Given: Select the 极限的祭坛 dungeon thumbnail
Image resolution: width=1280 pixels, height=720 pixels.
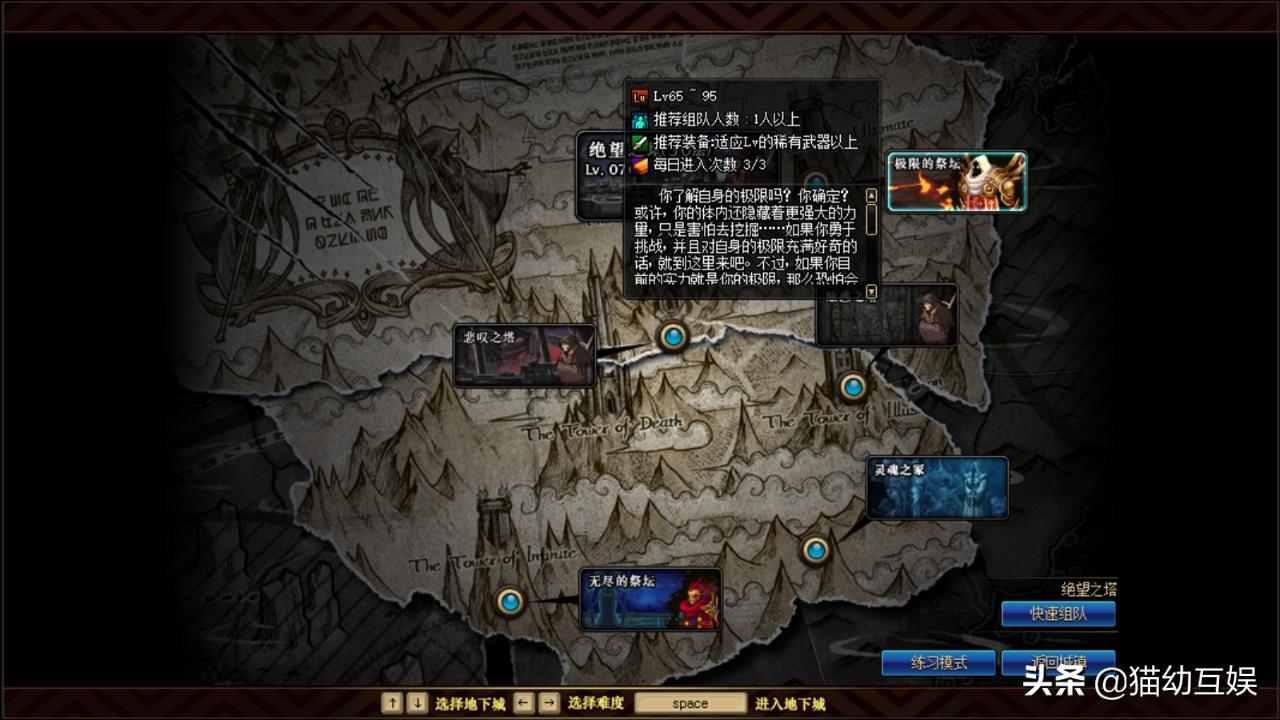Looking at the screenshot, I should 956,180.
